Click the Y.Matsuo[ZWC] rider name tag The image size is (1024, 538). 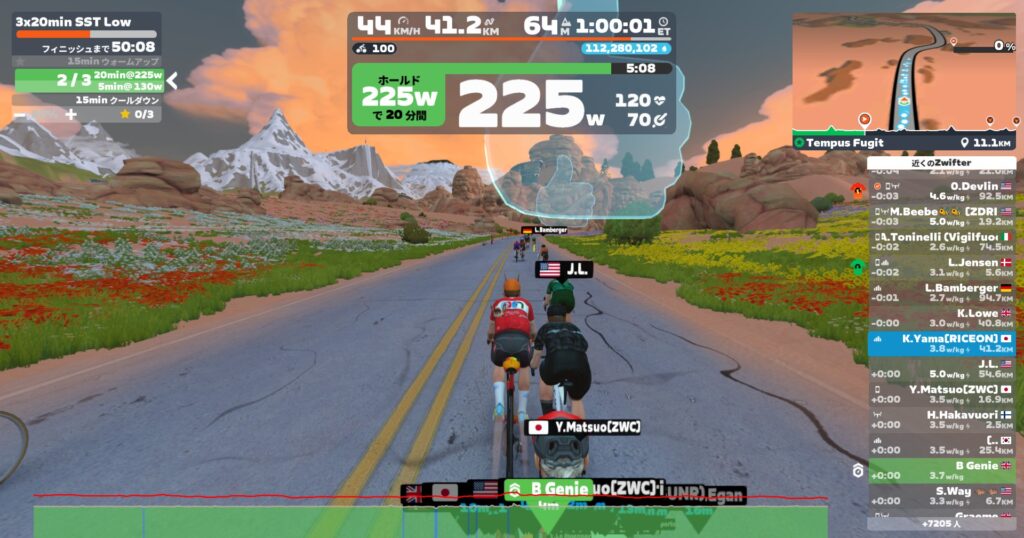tap(584, 427)
